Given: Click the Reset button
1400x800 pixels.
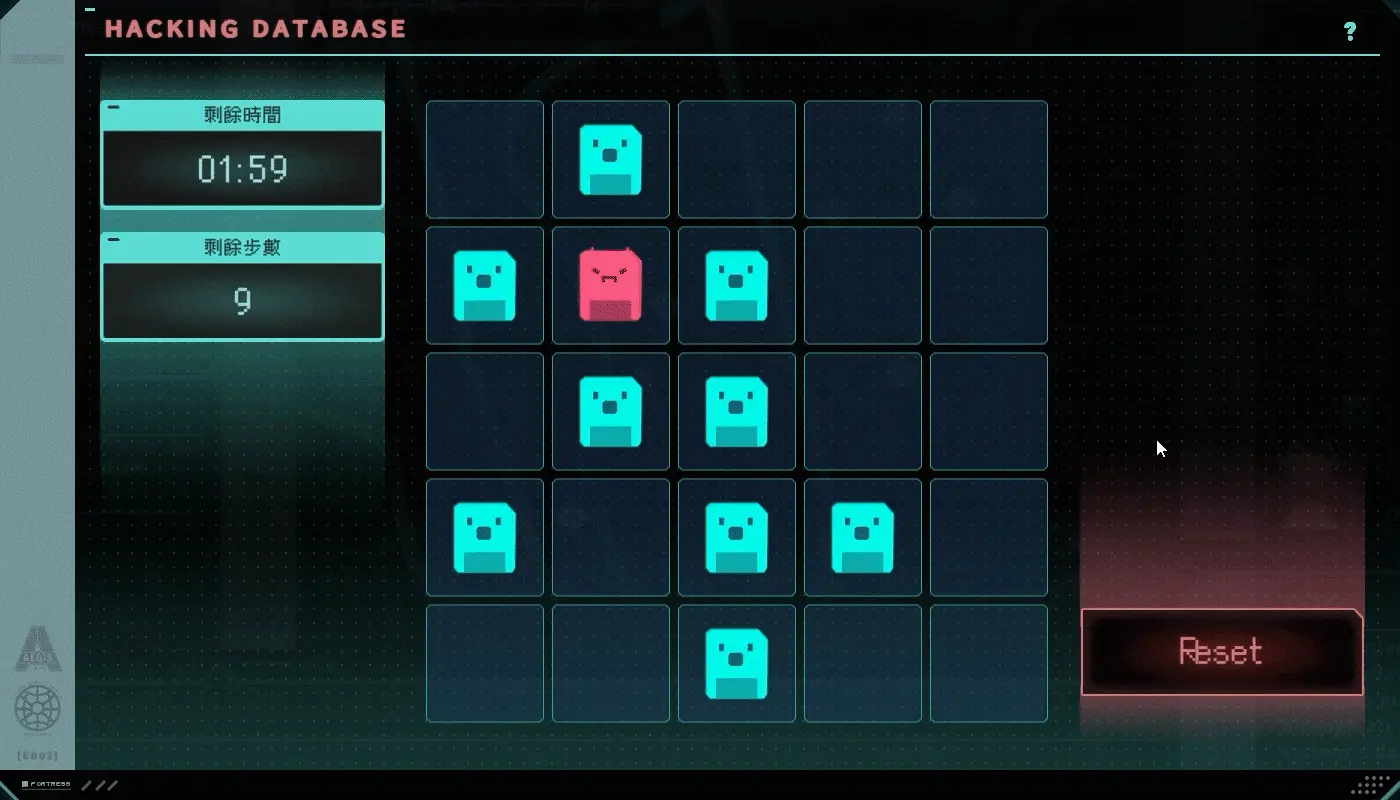Looking at the screenshot, I should [1221, 652].
